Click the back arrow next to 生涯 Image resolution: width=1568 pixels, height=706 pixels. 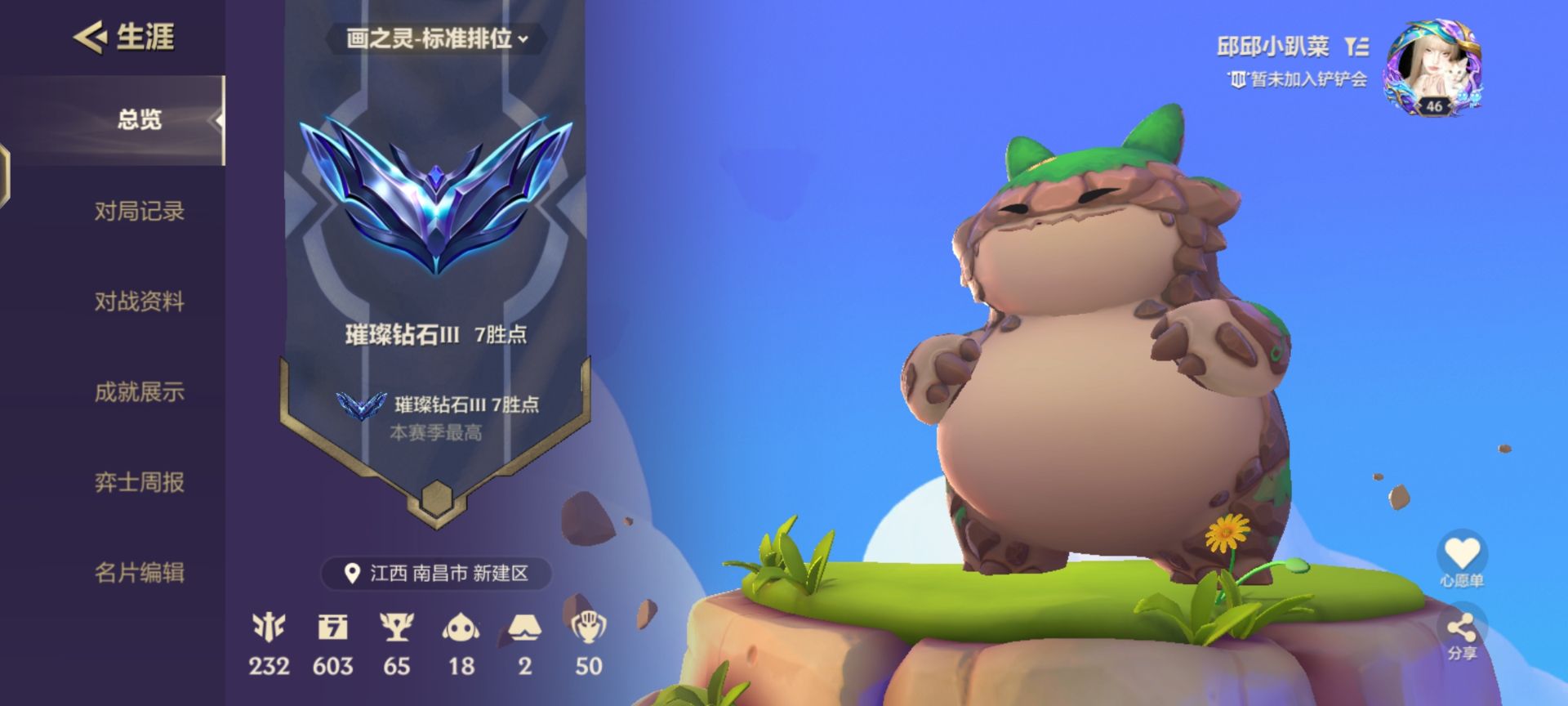tap(90, 36)
